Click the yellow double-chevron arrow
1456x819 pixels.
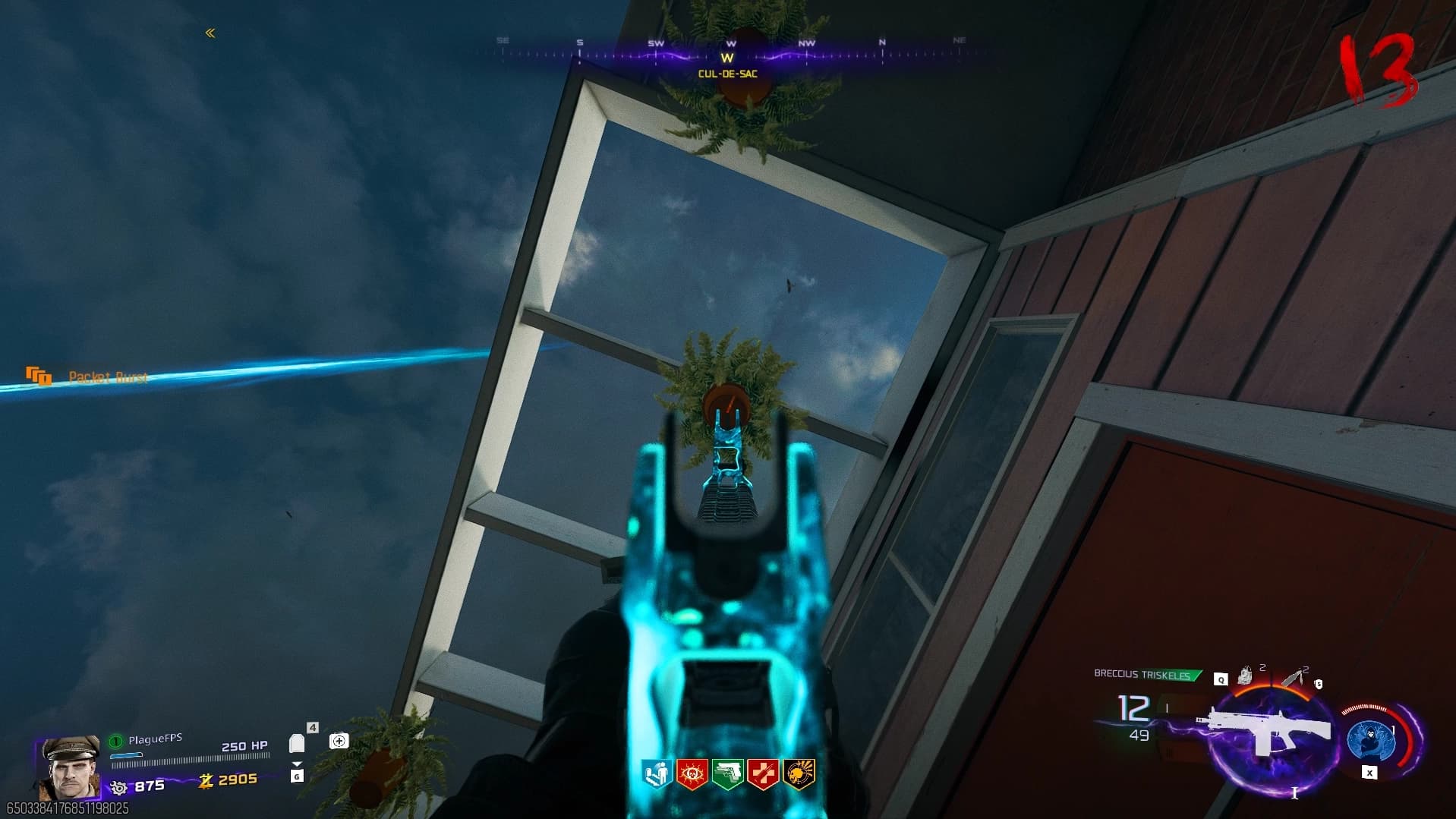[210, 33]
